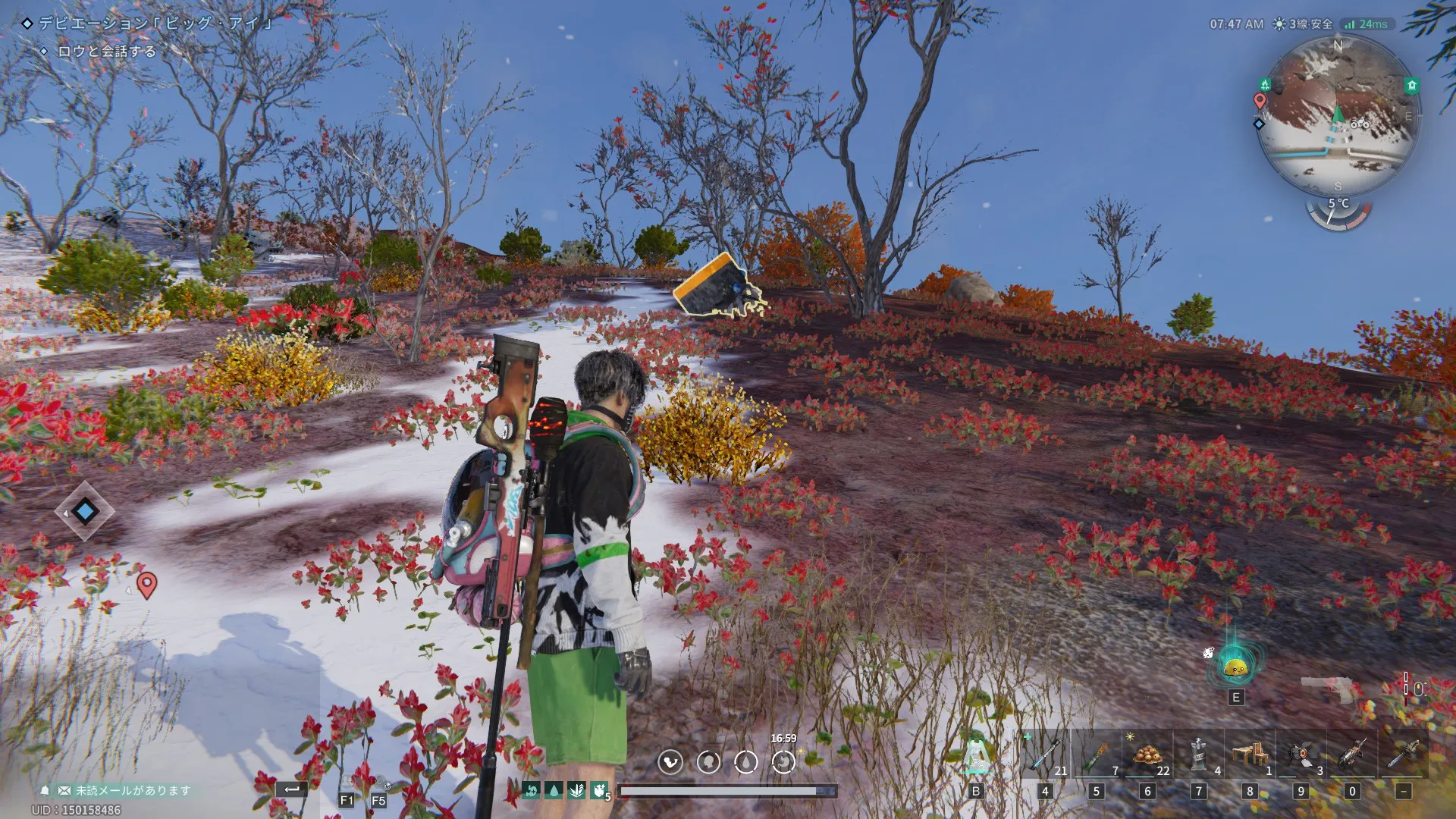Viewport: 1456px width, 819px height.
Task: Click the red pin marker beside the minimap
Action: pyautogui.click(x=1260, y=100)
